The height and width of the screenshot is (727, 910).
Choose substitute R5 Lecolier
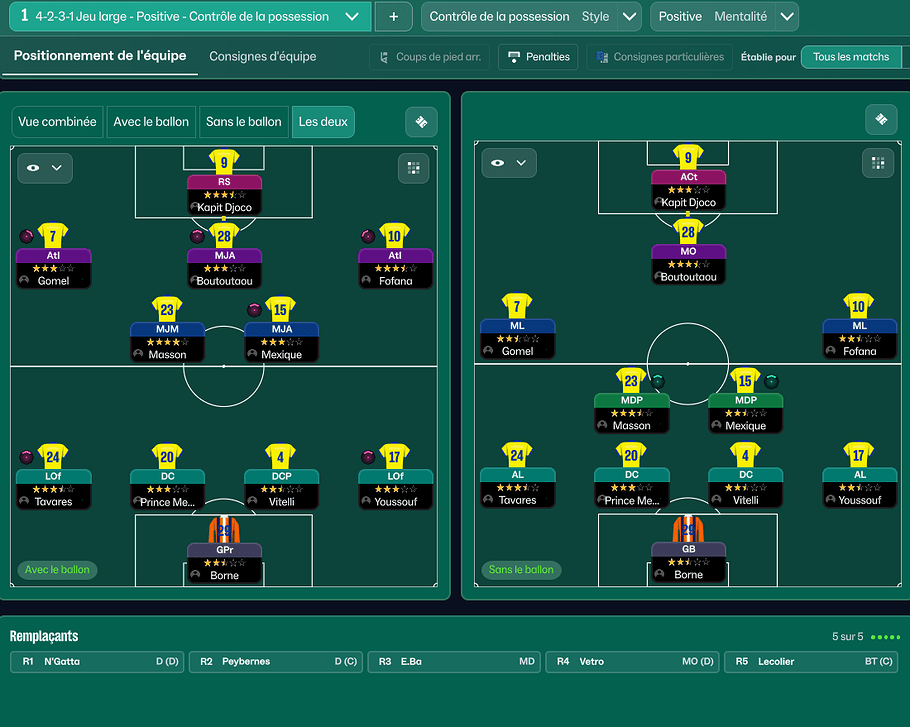(812, 662)
